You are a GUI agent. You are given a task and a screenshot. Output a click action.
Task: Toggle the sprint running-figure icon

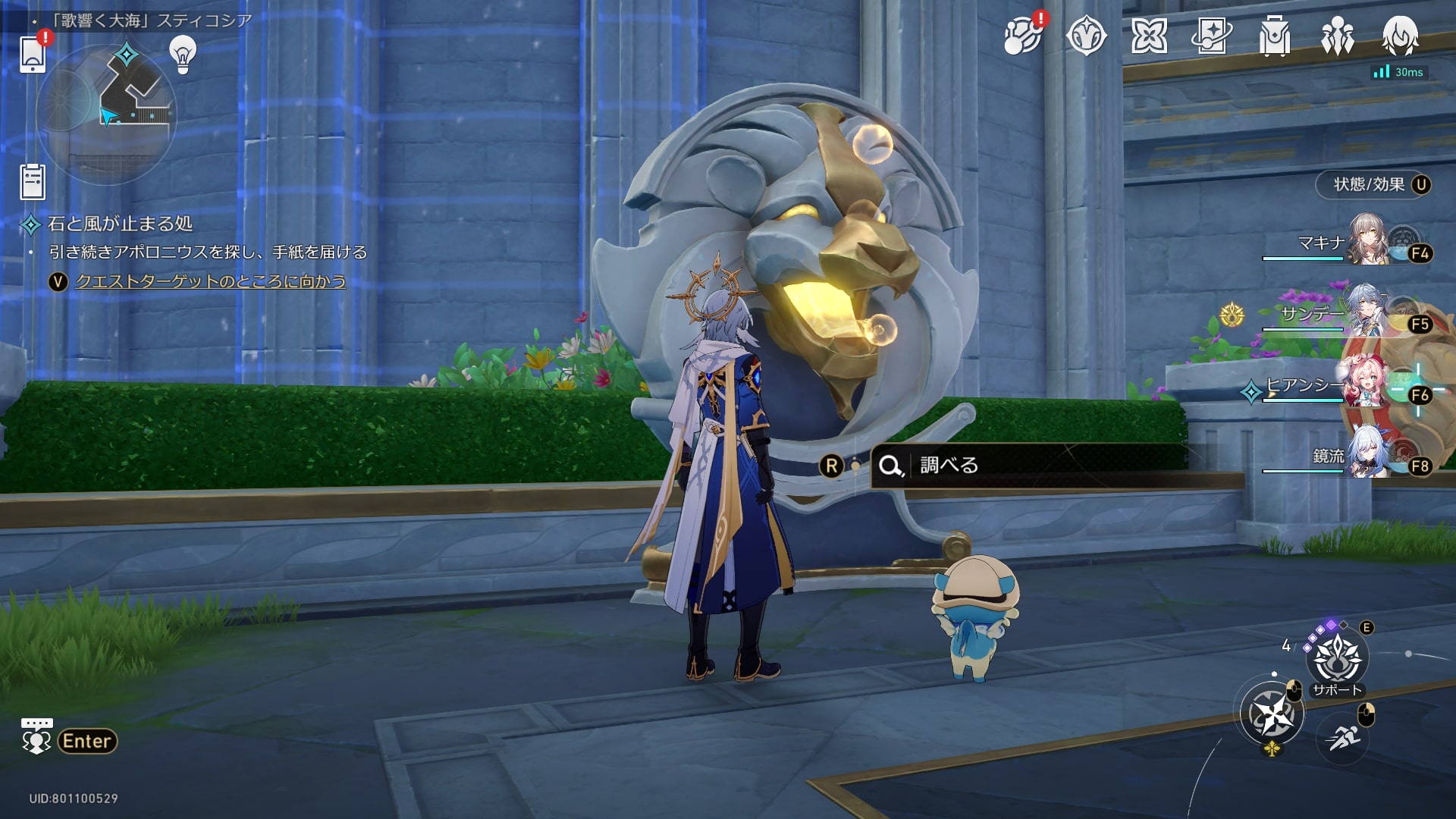[x=1342, y=738]
